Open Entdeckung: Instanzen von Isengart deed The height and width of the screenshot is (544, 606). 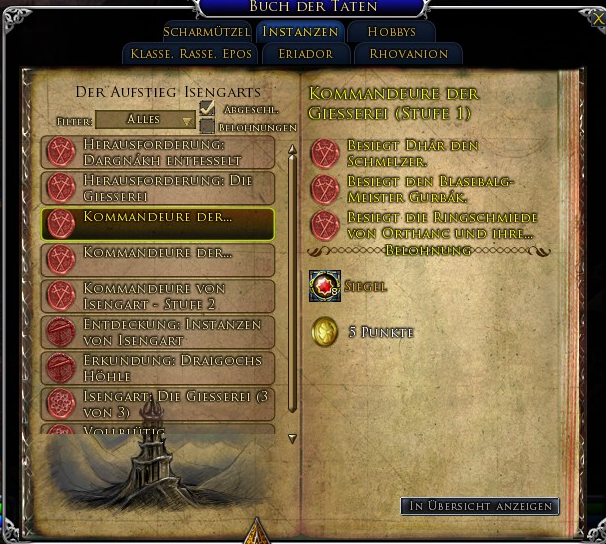(158, 331)
